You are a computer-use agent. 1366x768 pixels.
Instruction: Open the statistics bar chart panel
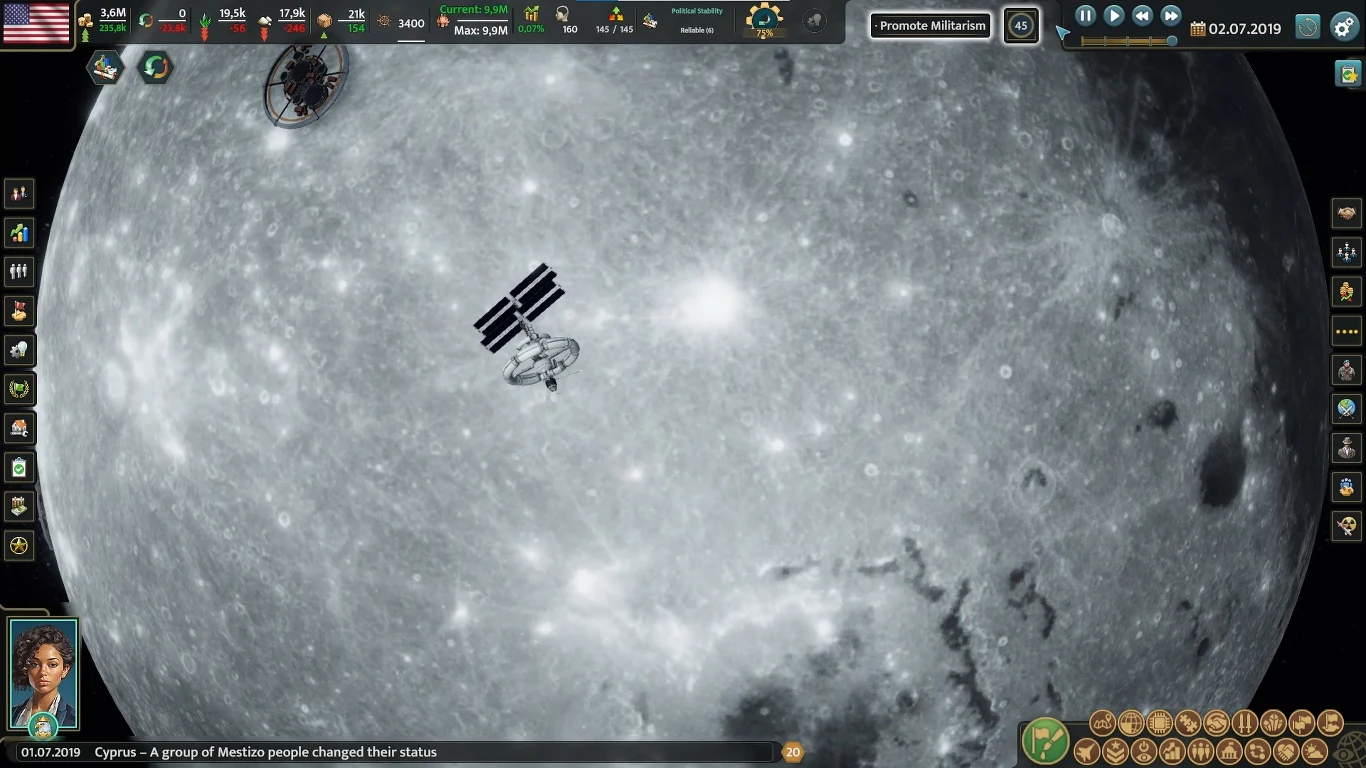click(x=17, y=232)
